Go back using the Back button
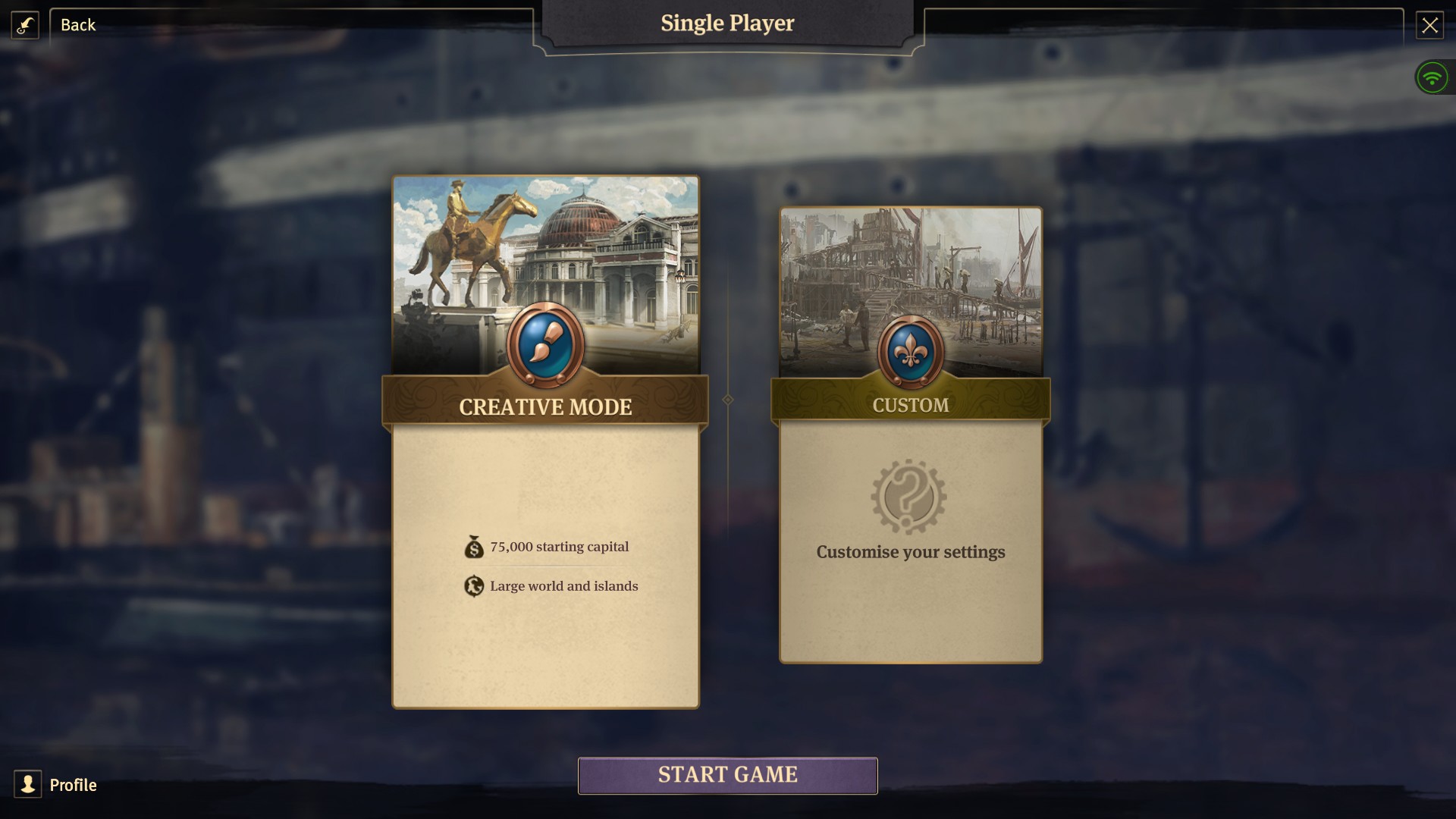 pyautogui.click(x=77, y=25)
